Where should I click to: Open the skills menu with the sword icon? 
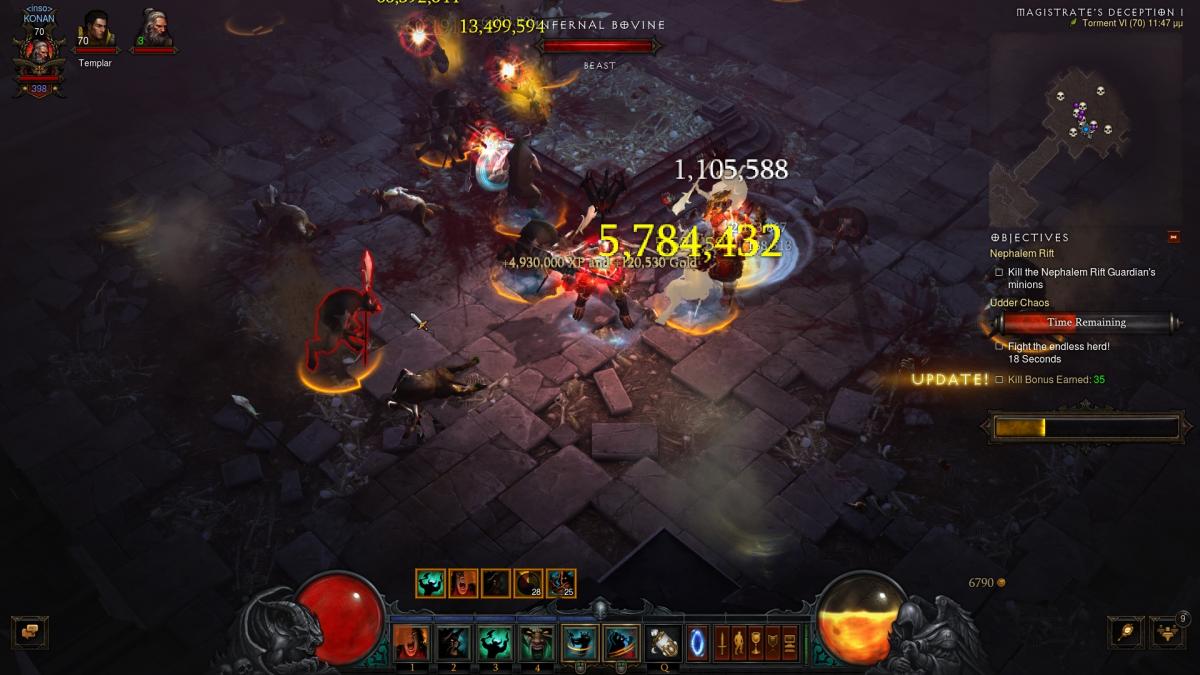click(x=721, y=642)
